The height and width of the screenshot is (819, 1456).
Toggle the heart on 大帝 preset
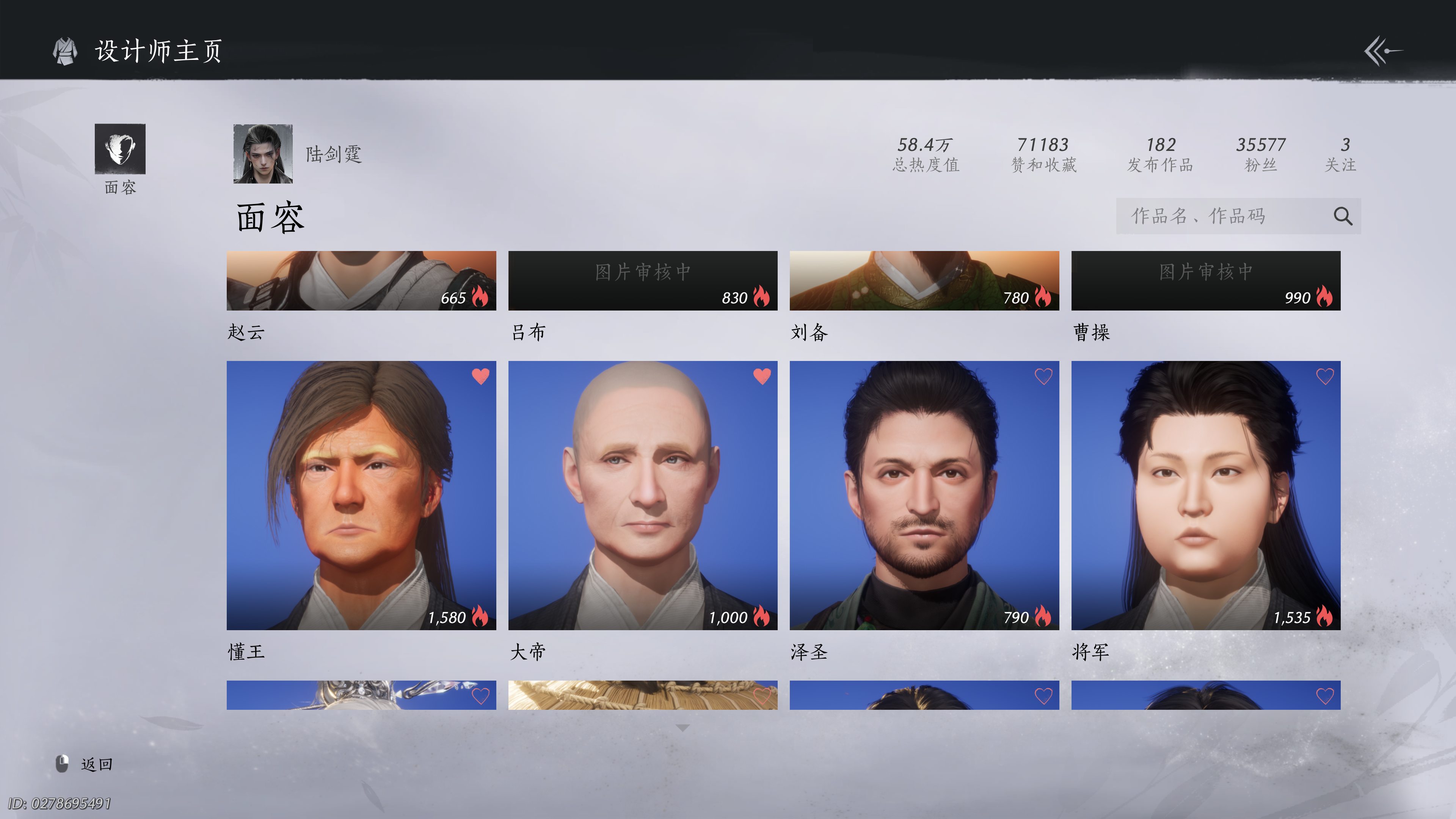762,377
